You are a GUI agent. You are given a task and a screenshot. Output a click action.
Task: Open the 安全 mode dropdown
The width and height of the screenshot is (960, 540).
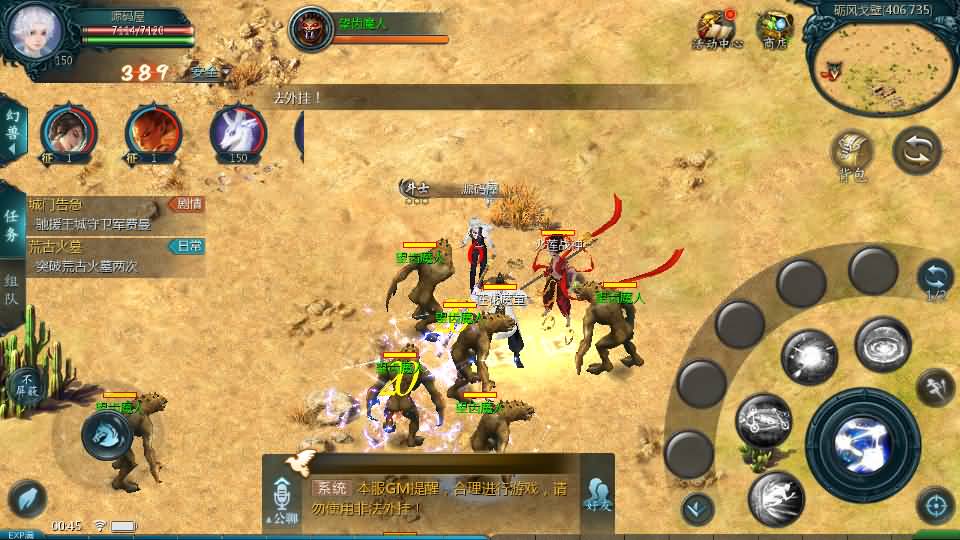coord(210,72)
